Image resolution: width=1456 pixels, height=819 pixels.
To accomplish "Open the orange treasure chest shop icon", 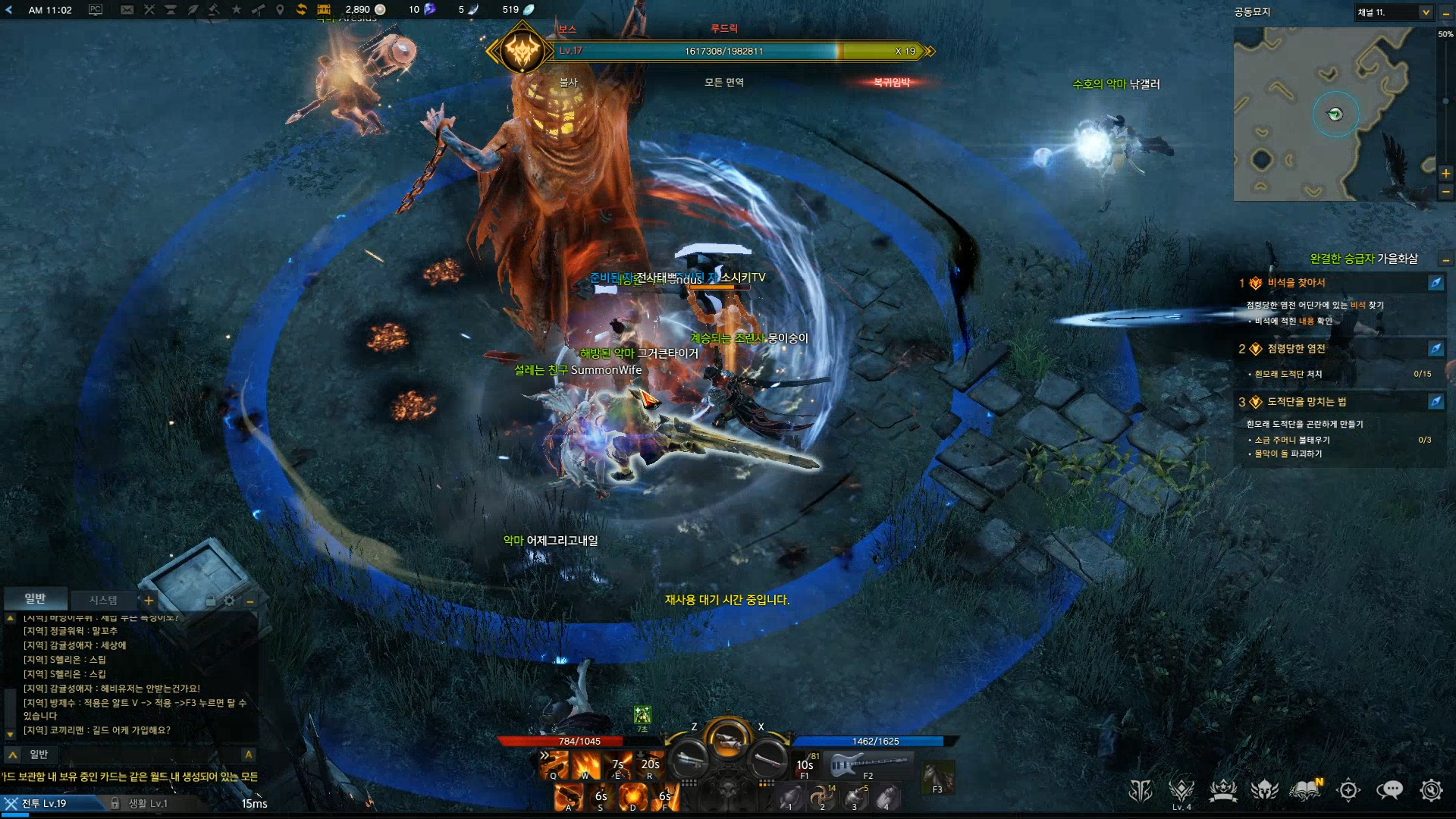I will pos(324,10).
